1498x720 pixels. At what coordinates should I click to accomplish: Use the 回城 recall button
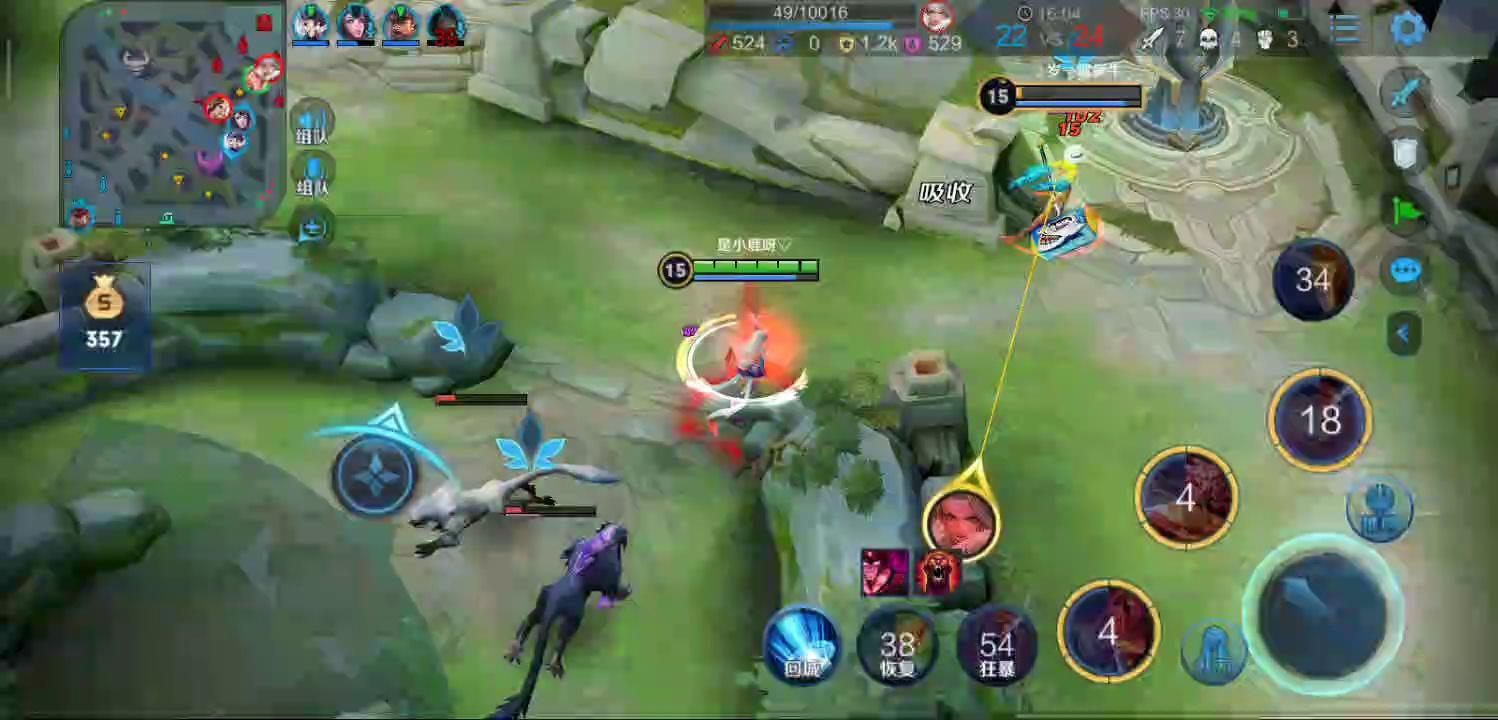(802, 645)
